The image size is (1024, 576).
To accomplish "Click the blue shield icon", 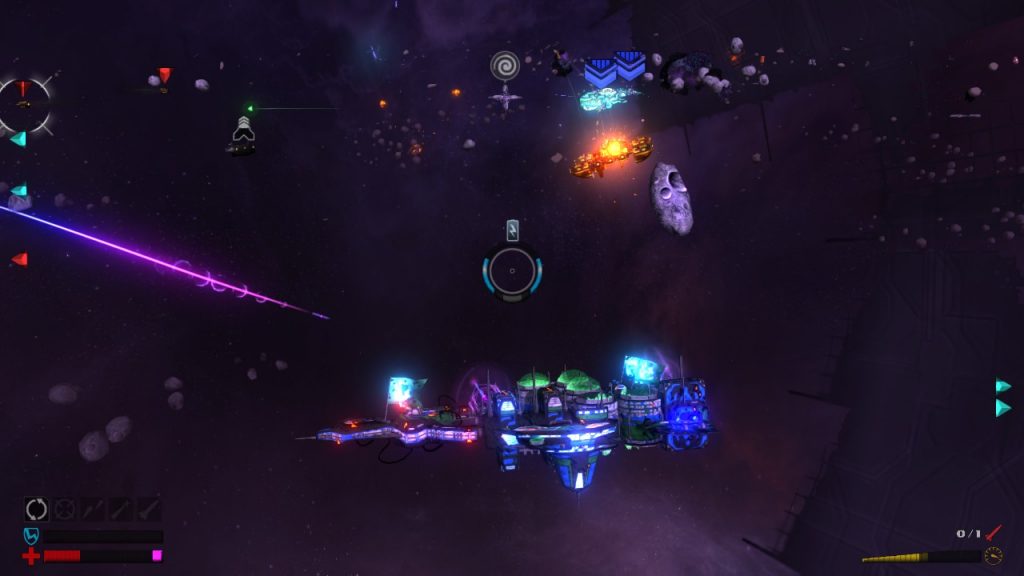I will (31, 537).
